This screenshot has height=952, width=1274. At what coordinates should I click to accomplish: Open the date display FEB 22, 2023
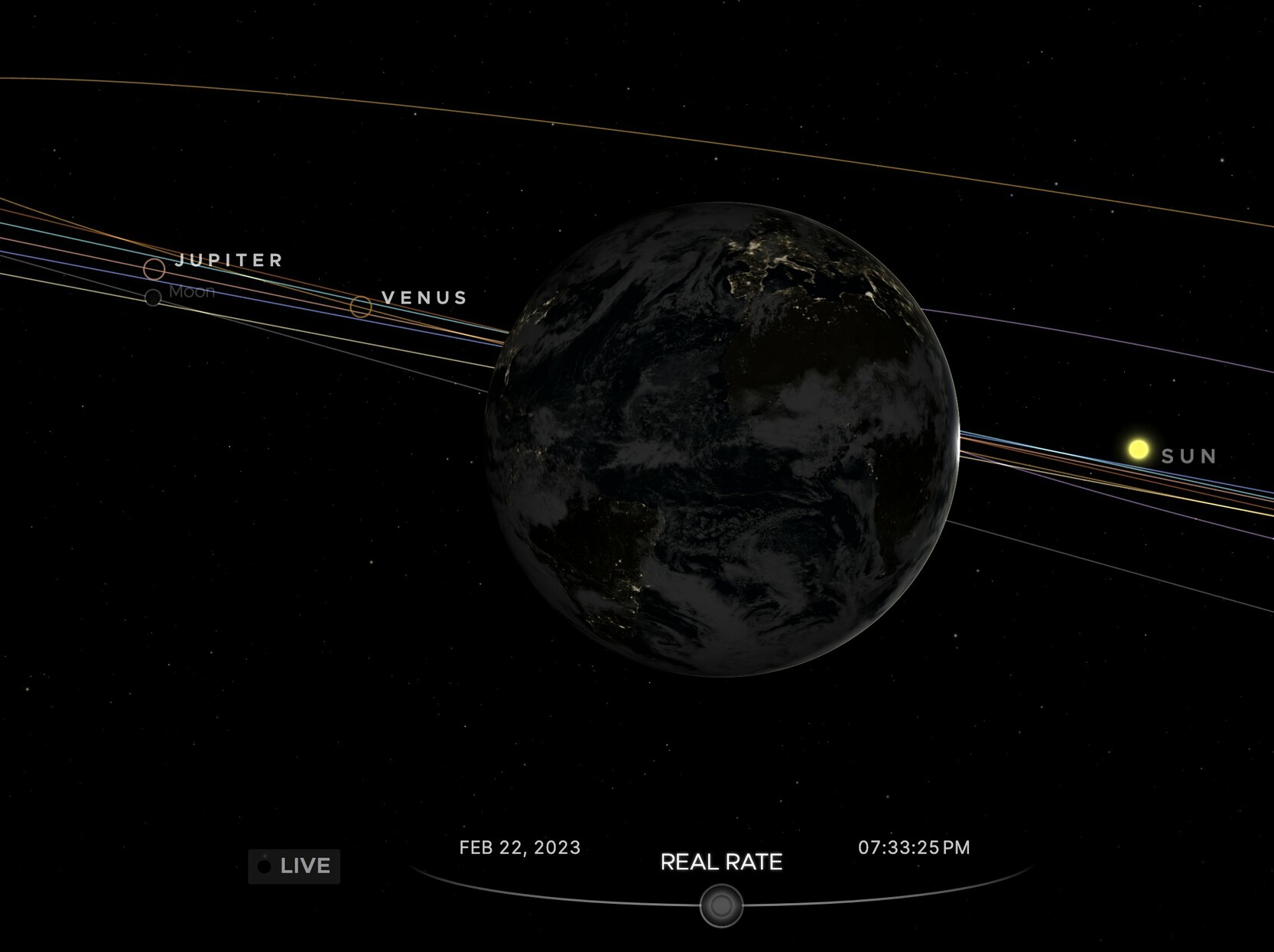(520, 847)
